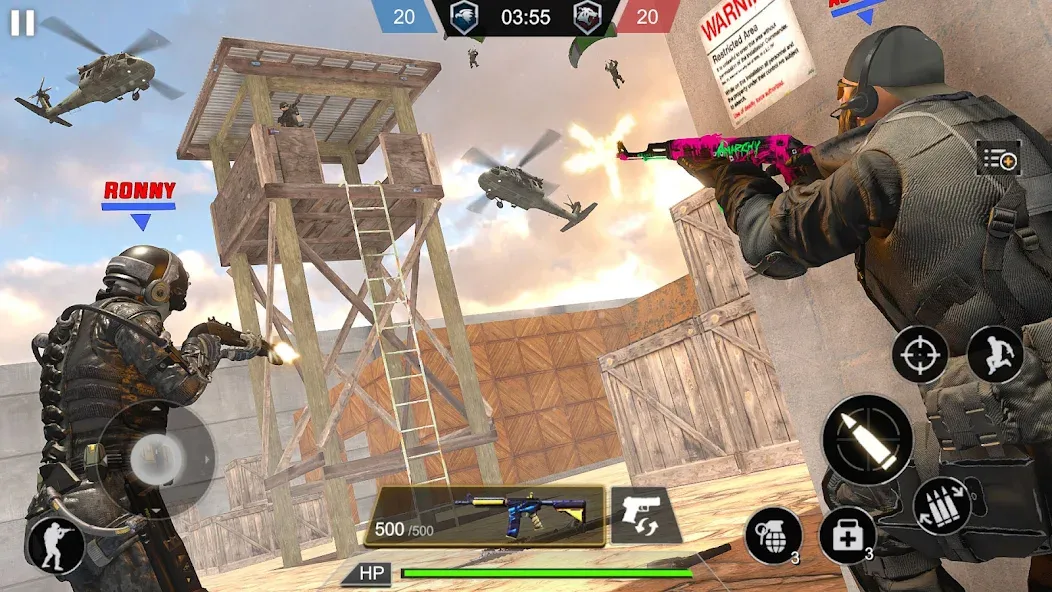This screenshot has width=1052, height=592.
Task: Aim with the crosshair scope button
Action: 919,354
